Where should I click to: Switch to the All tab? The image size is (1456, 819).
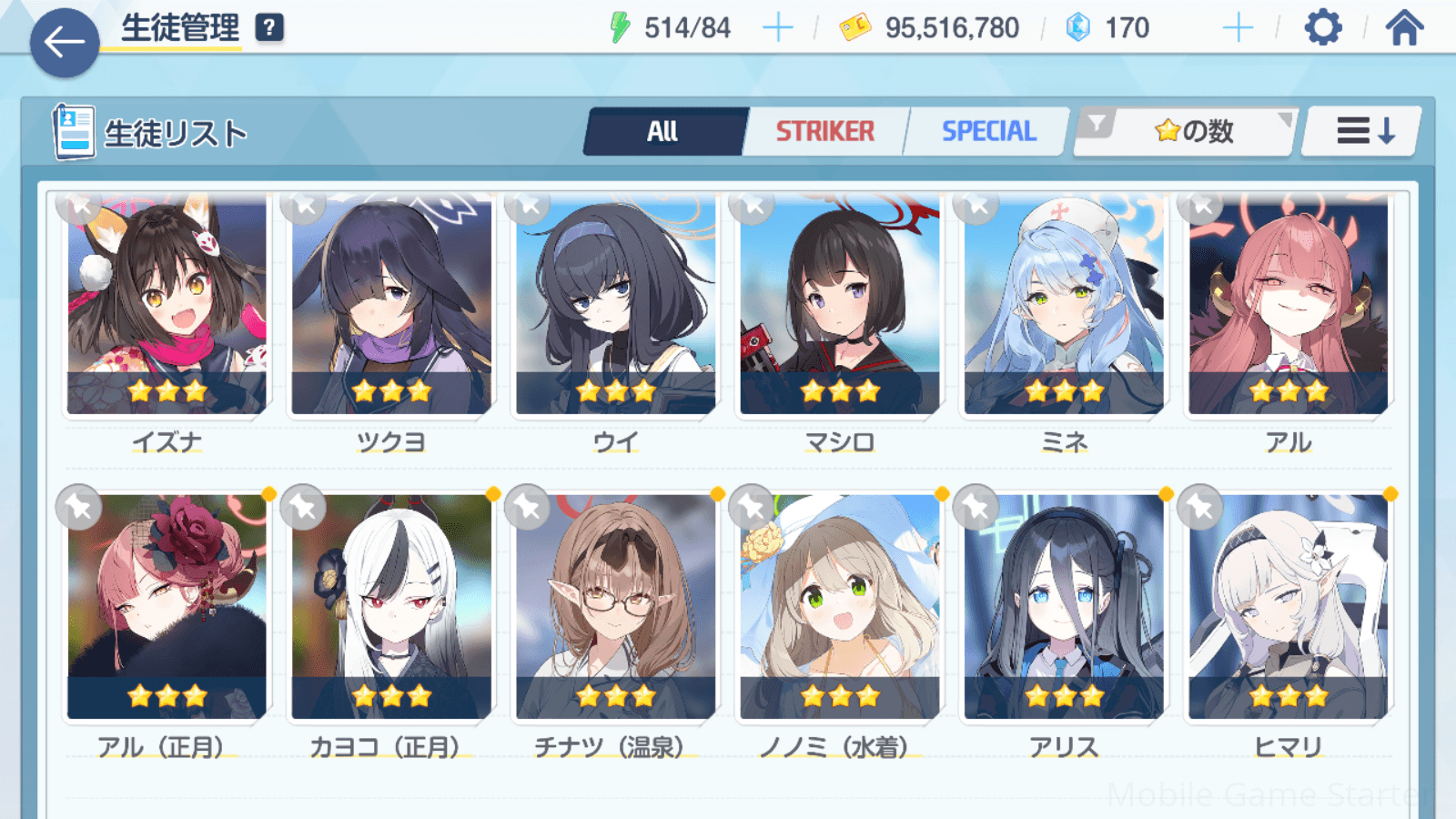664,132
